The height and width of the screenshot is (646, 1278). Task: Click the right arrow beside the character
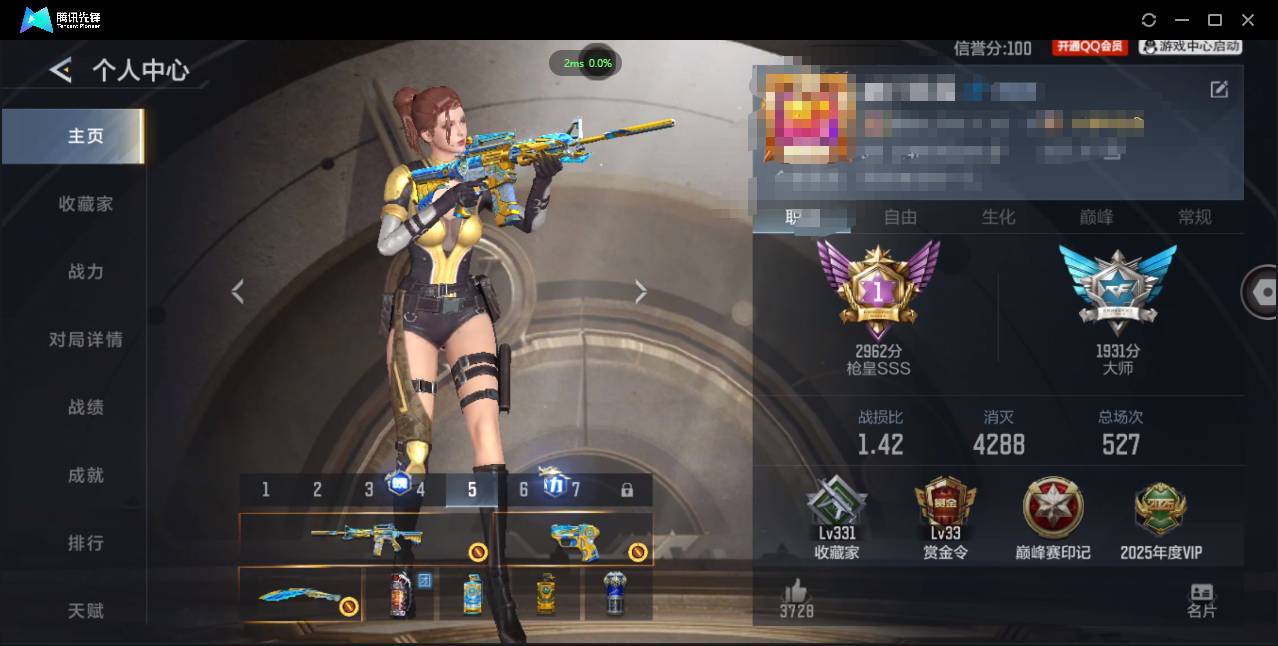pos(641,291)
